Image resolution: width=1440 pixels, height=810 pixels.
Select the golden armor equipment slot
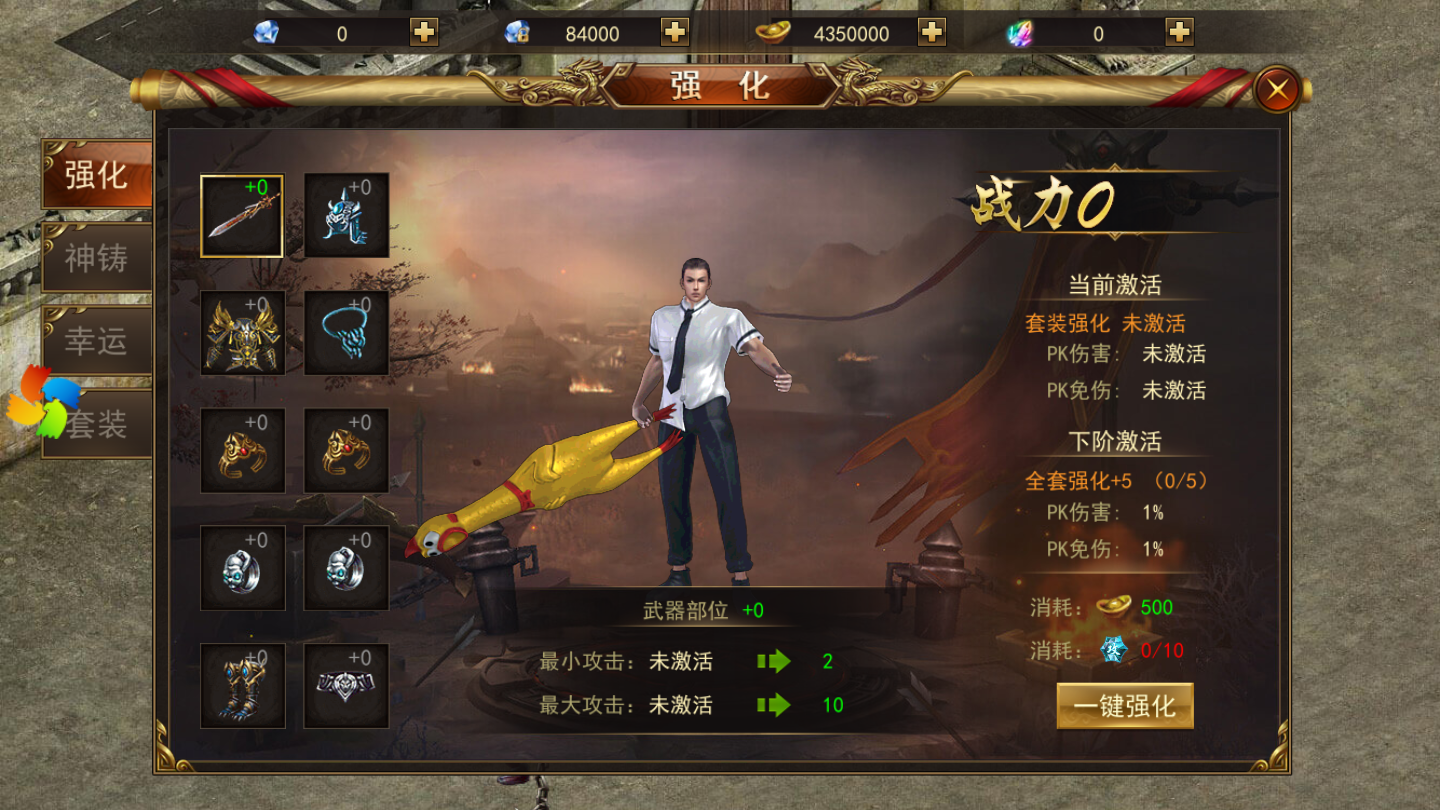(241, 332)
